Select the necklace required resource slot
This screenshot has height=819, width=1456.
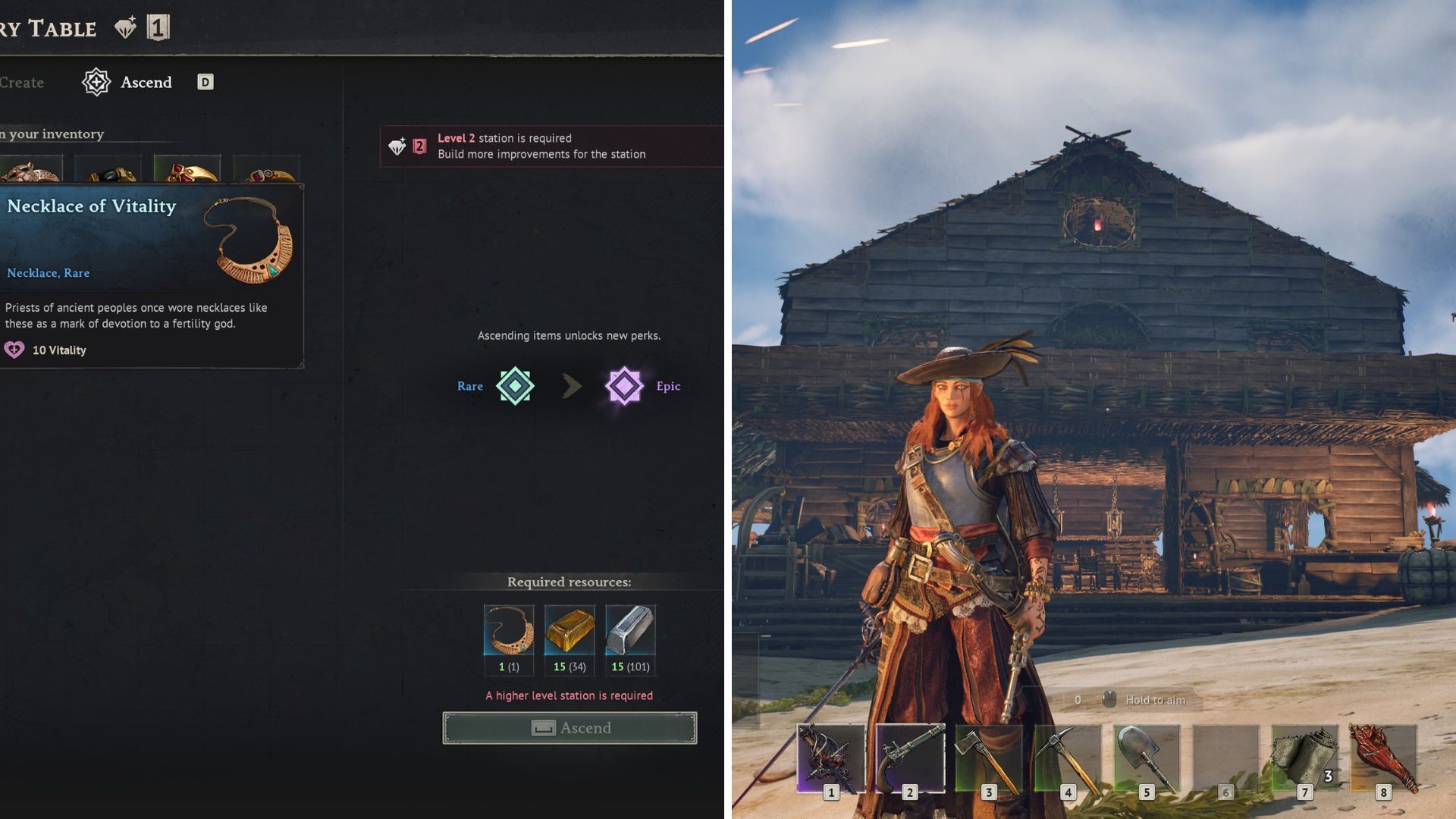[508, 630]
